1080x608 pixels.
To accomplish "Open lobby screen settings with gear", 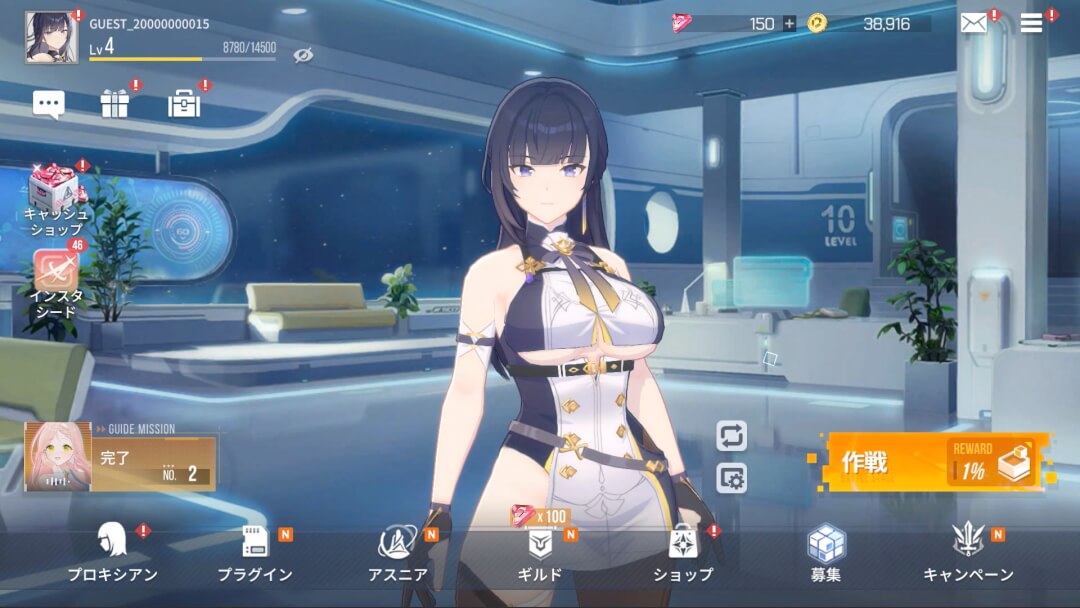I will coord(732,478).
